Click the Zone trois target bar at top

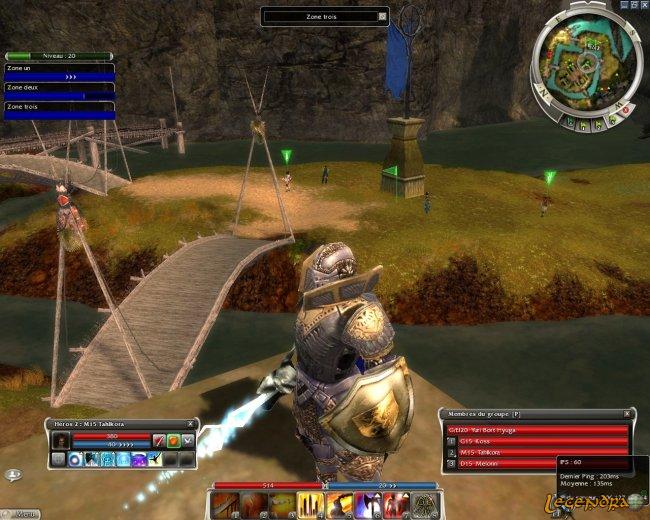pos(322,17)
